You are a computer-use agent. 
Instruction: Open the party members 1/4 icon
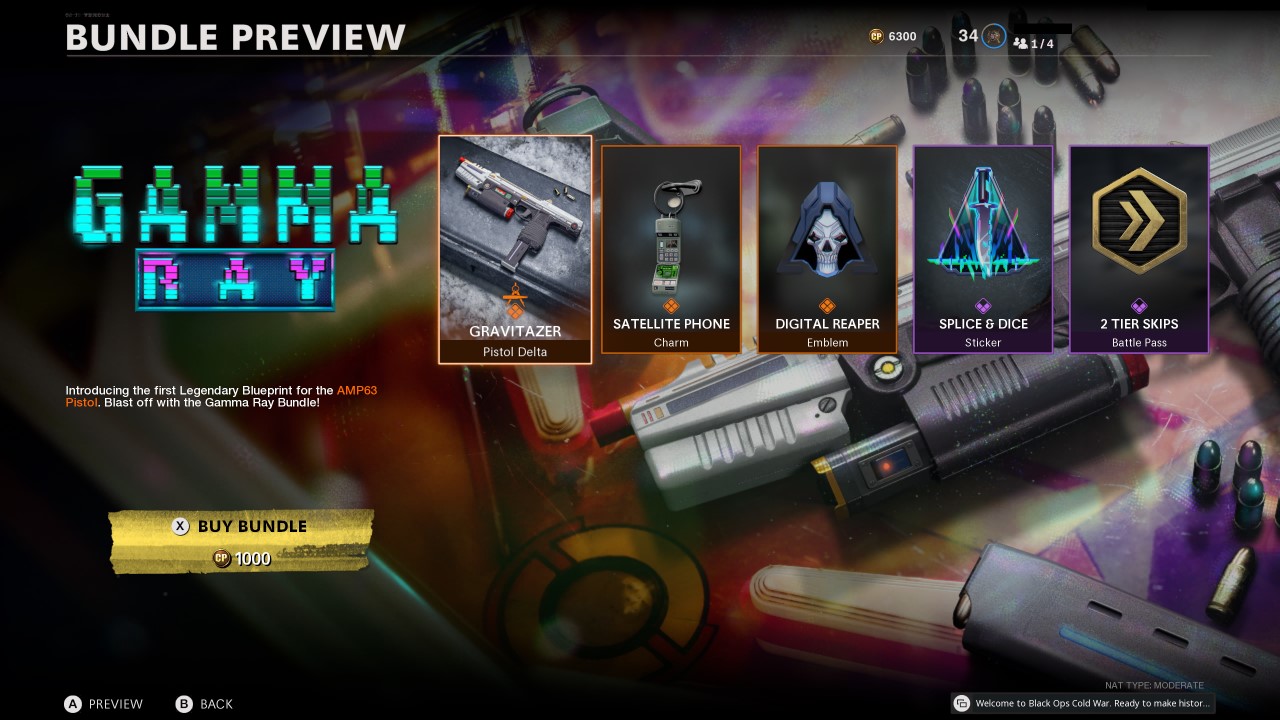1021,43
